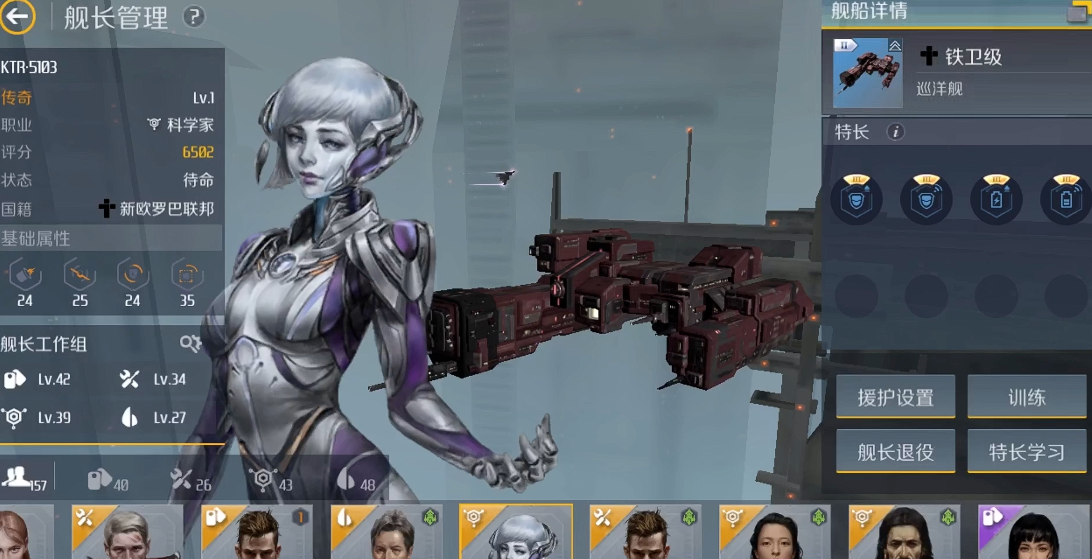Choose 舰长退役 to retire the captain

click(x=895, y=451)
